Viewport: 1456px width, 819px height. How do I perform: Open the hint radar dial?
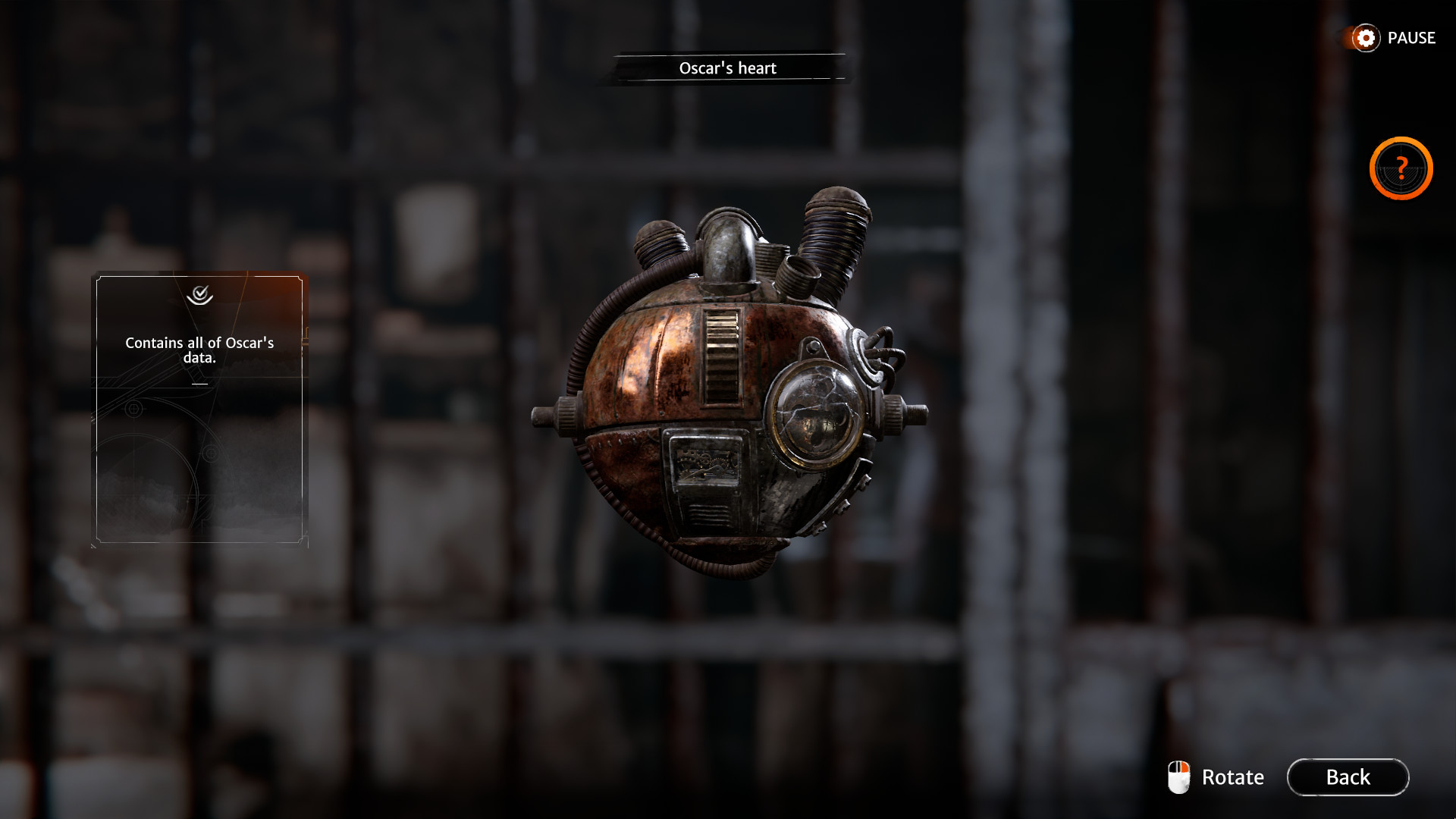(1400, 168)
